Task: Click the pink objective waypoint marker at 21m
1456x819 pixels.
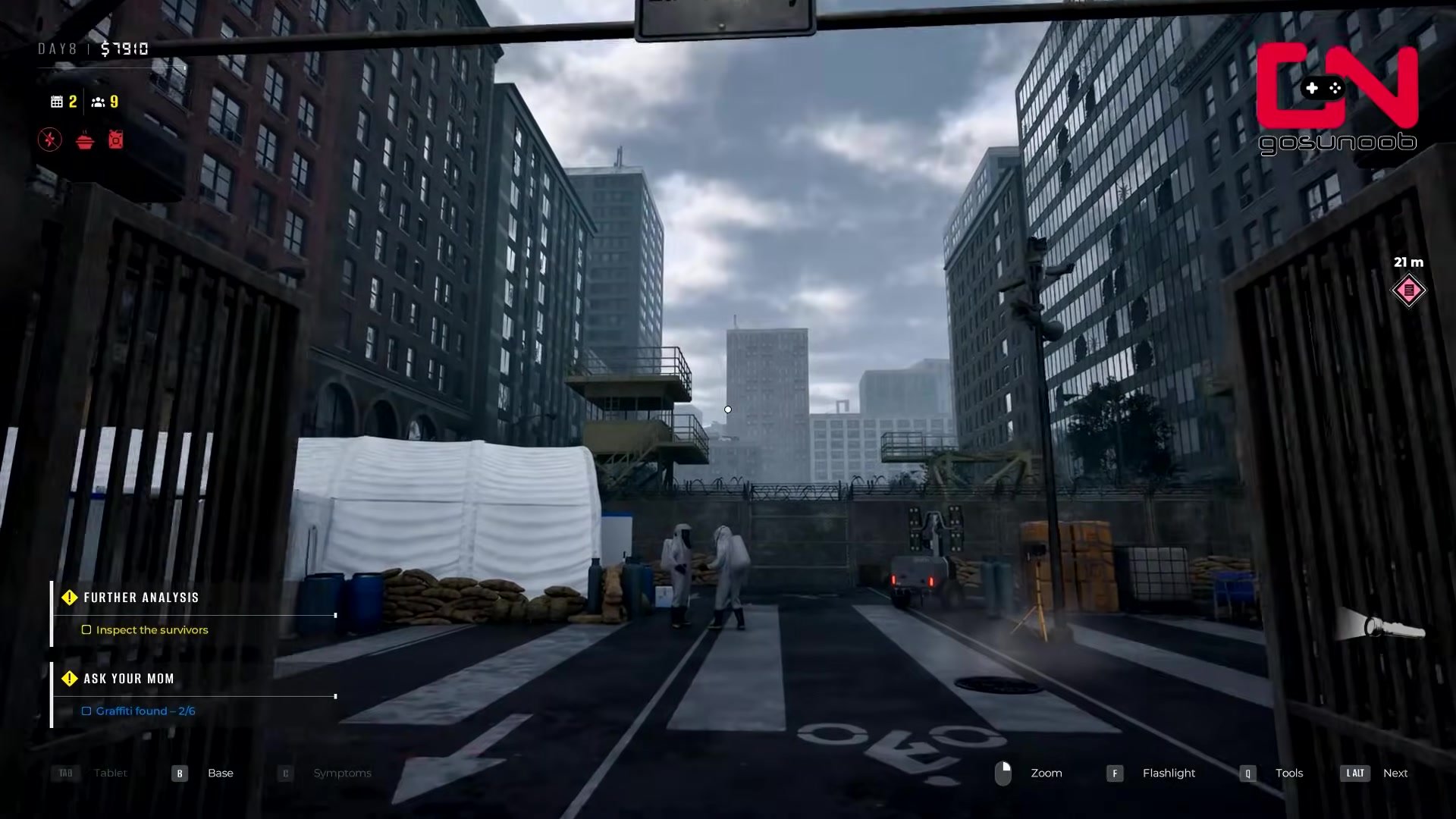Action: click(x=1408, y=290)
